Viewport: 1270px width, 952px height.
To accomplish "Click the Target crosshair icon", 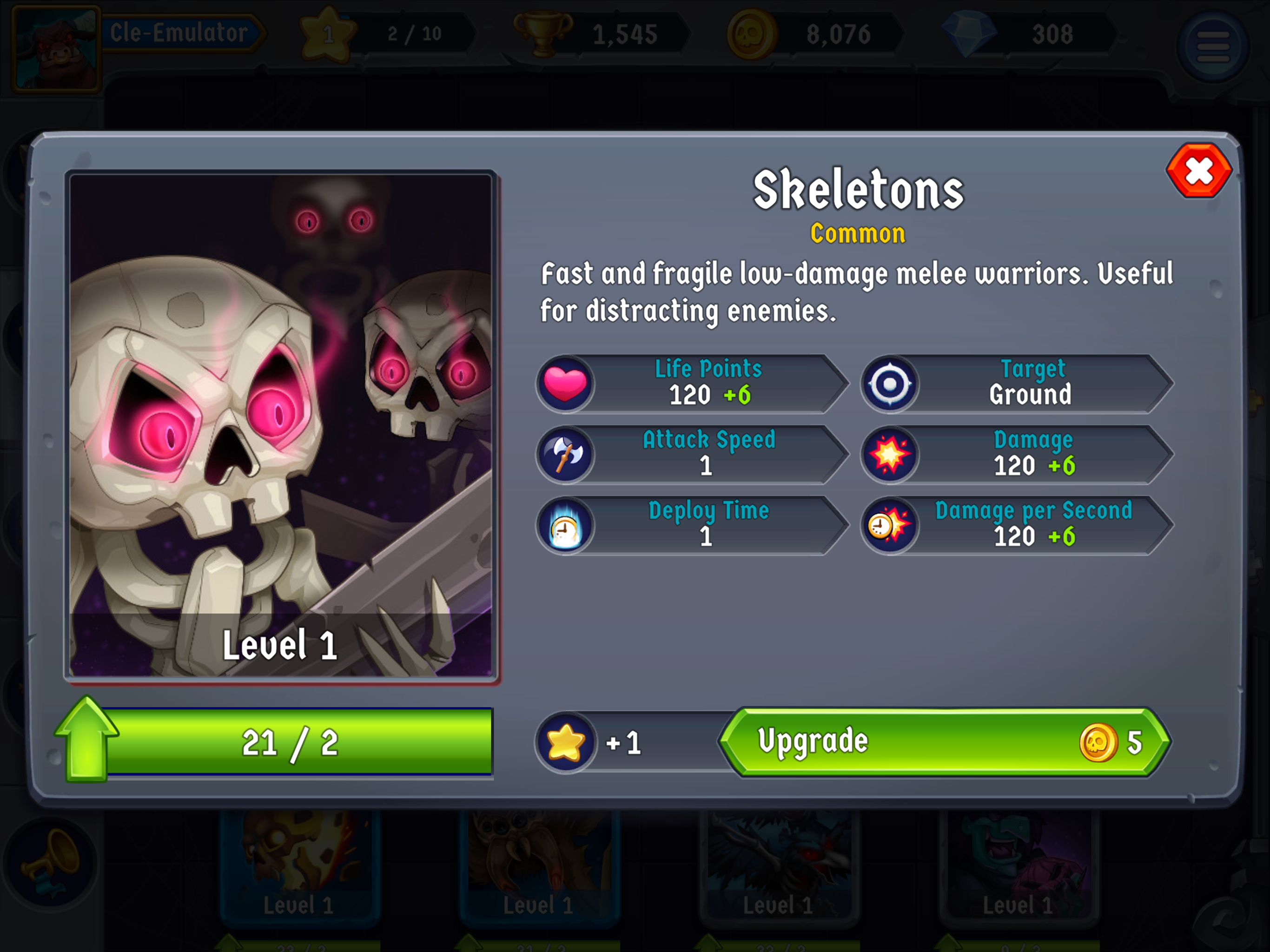I will coord(890,383).
